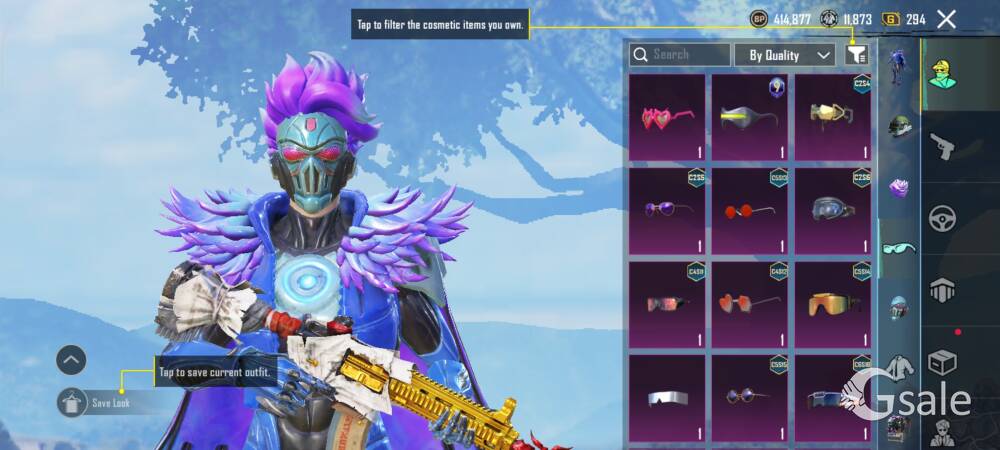This screenshot has height=450, width=1000.
Task: Select the cyan glasses subcategory icon
Action: click(x=899, y=247)
